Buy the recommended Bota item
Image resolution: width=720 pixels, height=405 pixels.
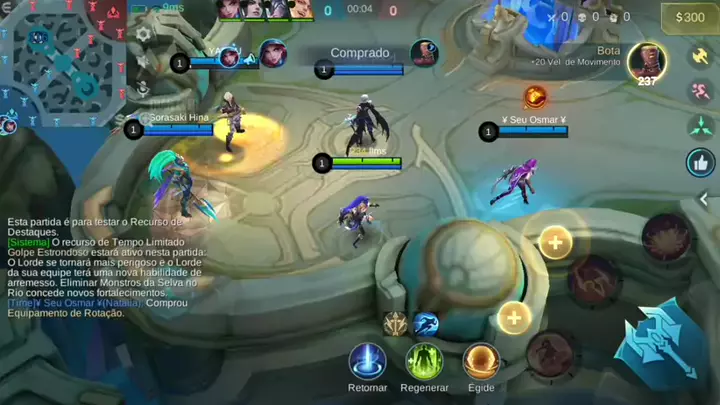(646, 61)
